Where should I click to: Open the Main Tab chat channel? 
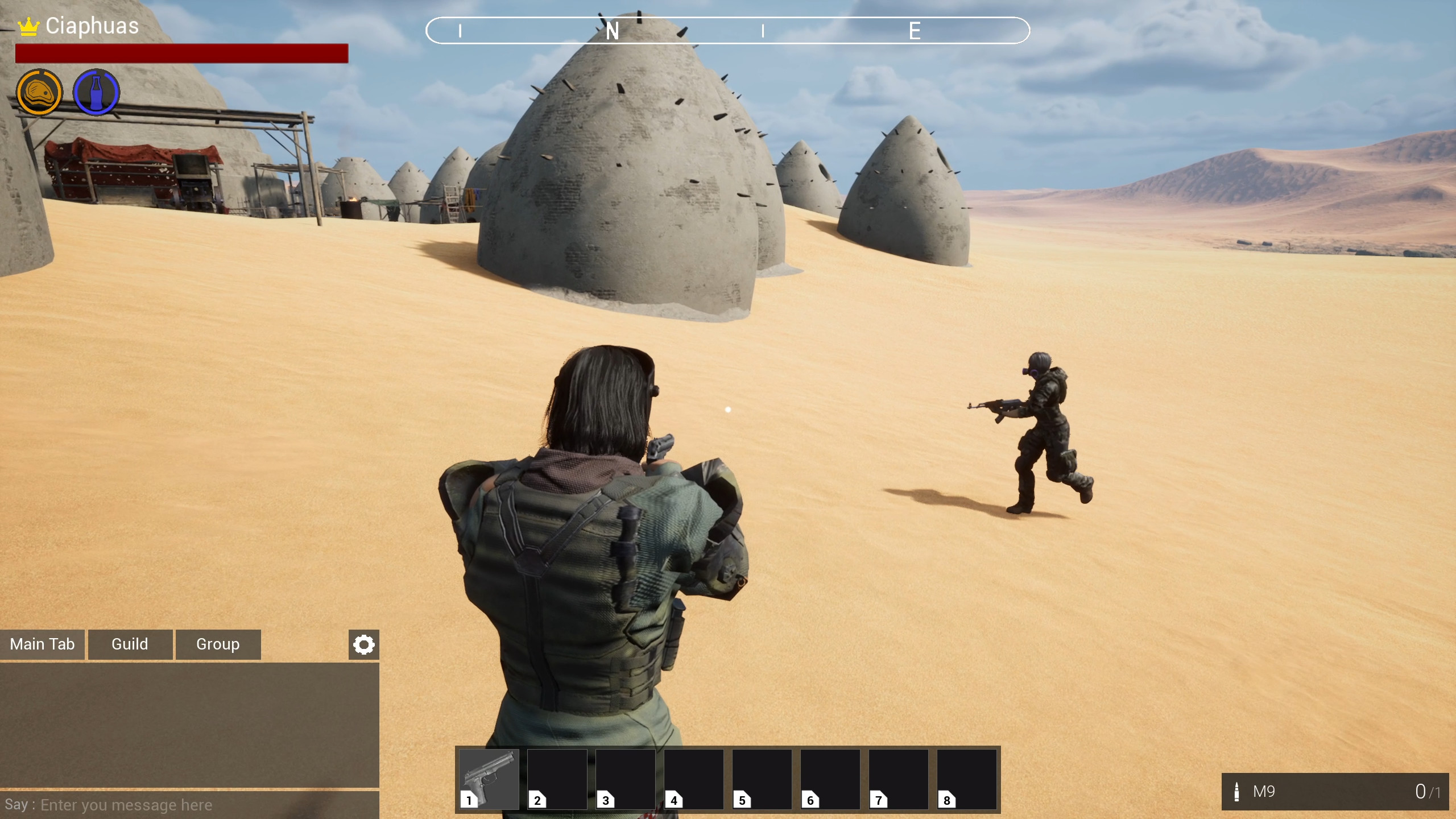[x=42, y=644]
